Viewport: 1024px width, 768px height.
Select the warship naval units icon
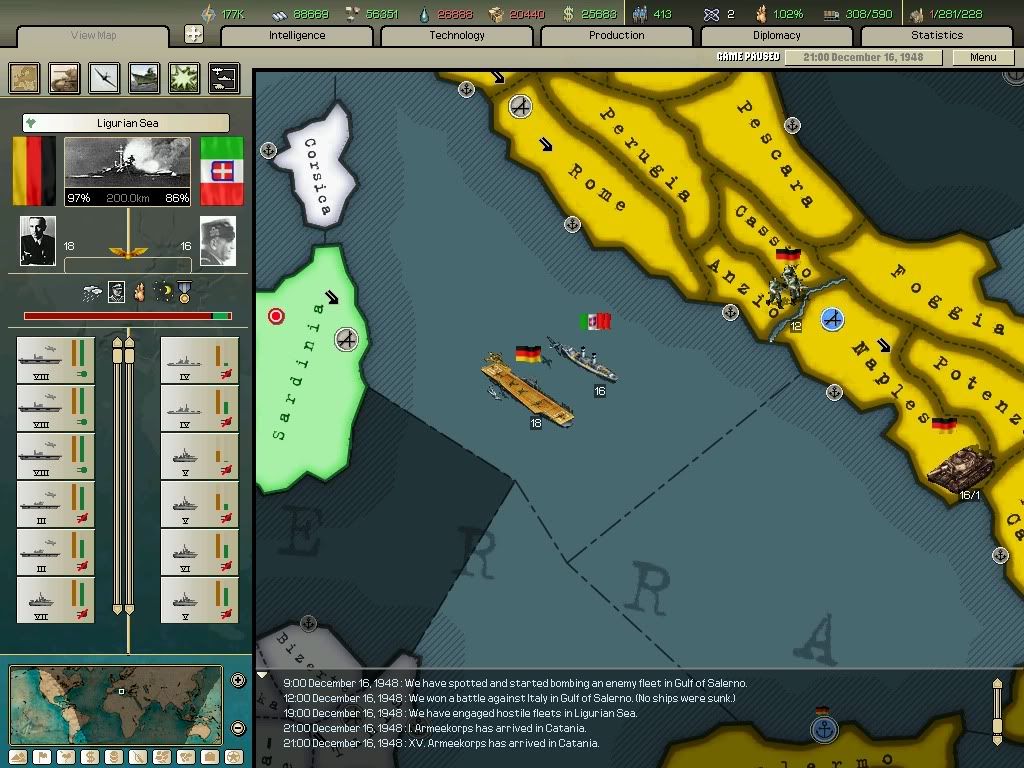144,78
